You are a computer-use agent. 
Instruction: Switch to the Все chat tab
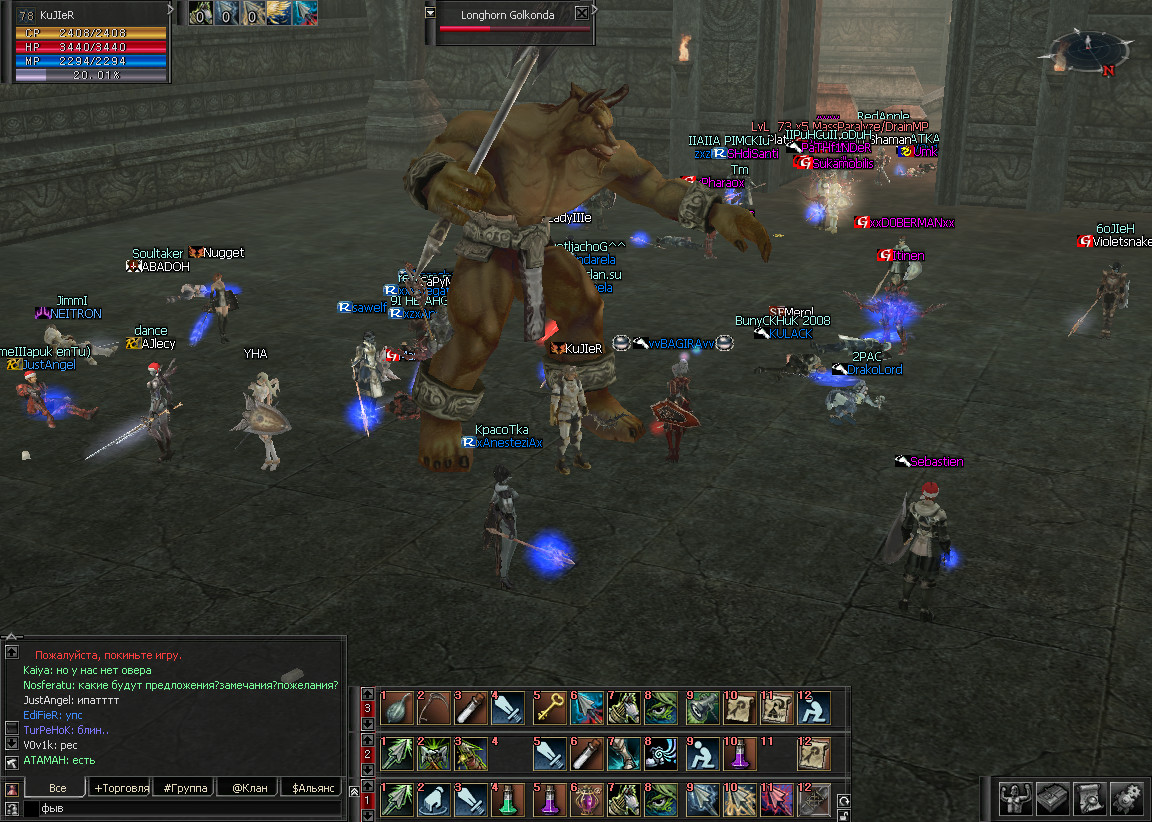point(57,788)
